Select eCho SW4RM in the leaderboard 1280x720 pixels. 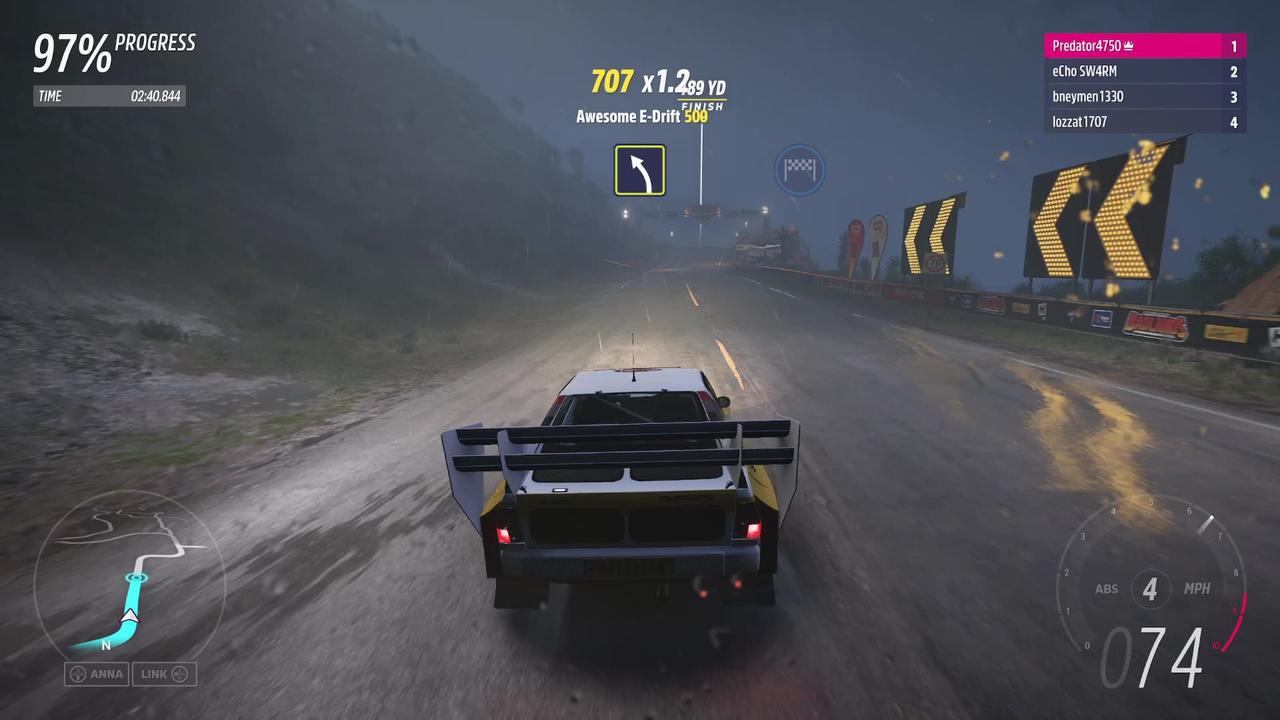click(x=1144, y=71)
